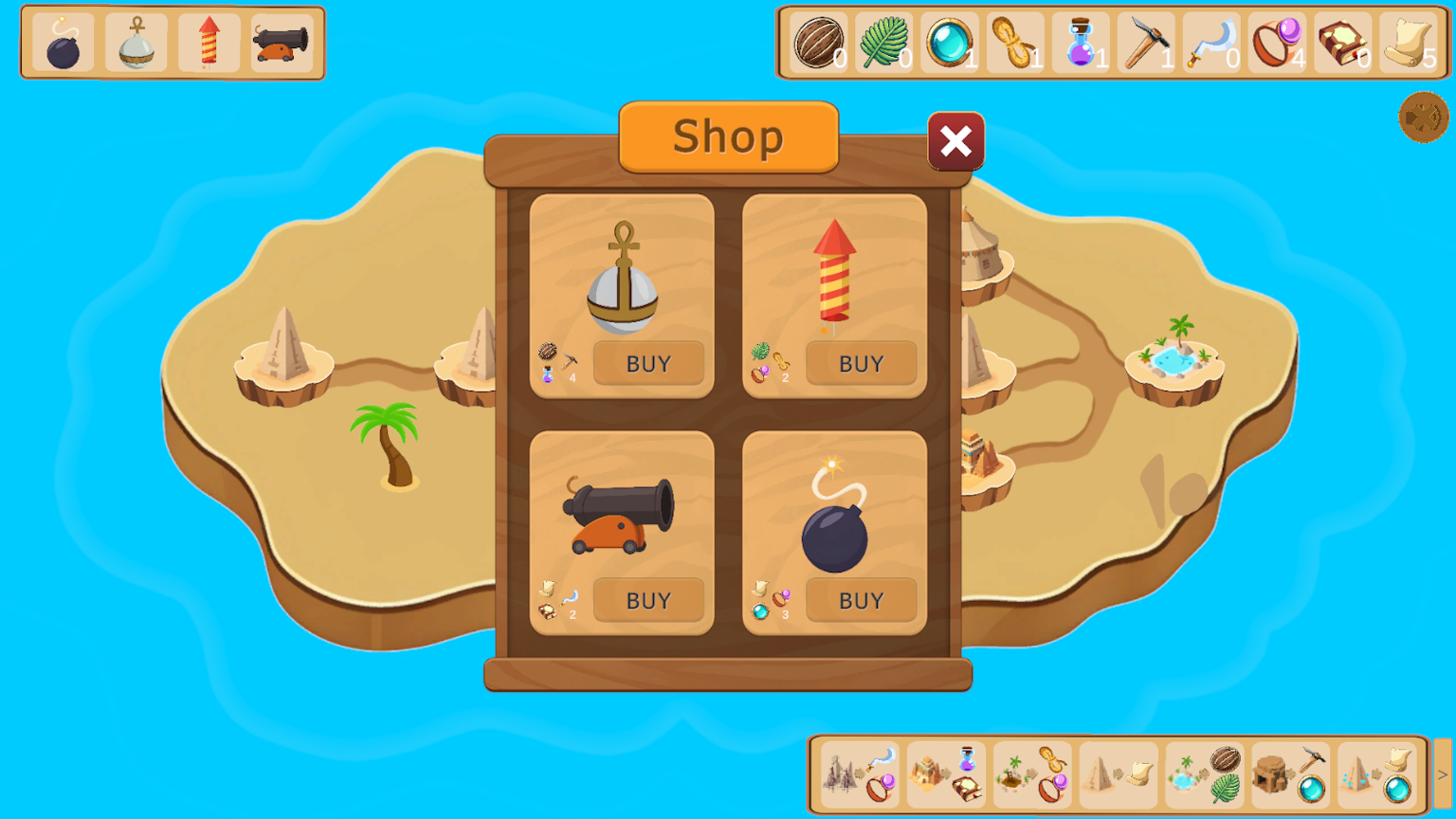This screenshot has width=1456, height=819.
Task: Click the blue orb resource icon
Action: pyautogui.click(x=950, y=42)
